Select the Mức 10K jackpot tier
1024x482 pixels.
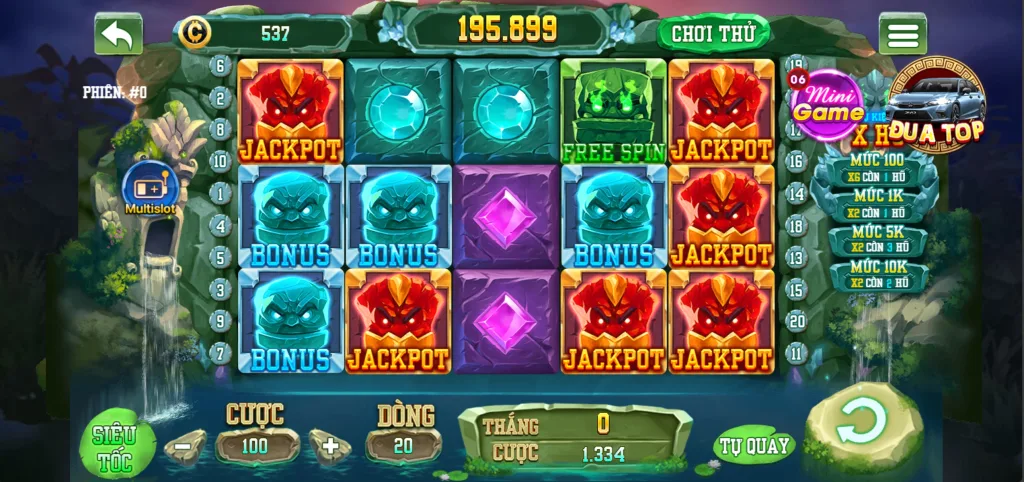tap(877, 275)
